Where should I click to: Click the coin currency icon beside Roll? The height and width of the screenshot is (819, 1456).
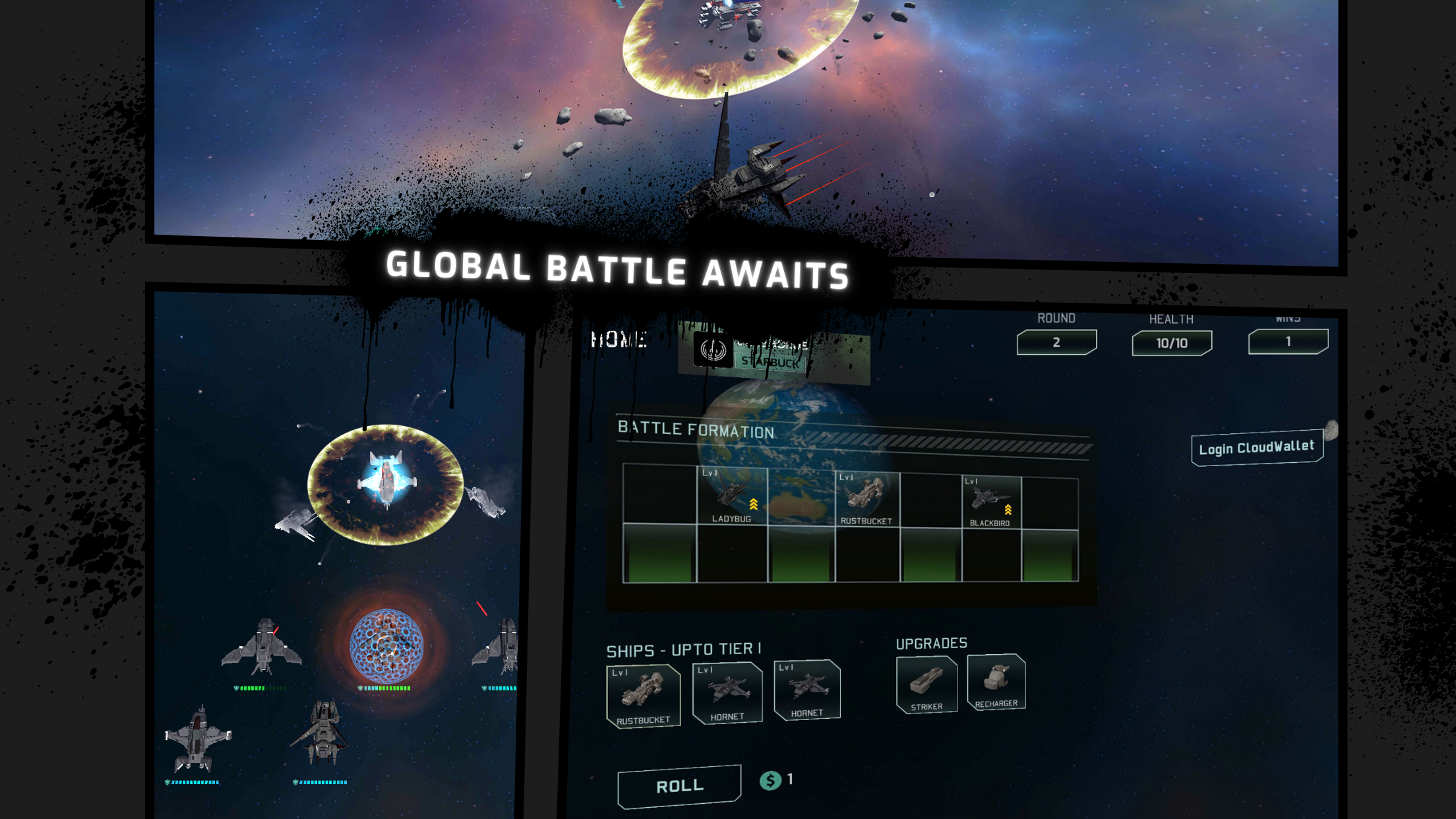pos(769,780)
